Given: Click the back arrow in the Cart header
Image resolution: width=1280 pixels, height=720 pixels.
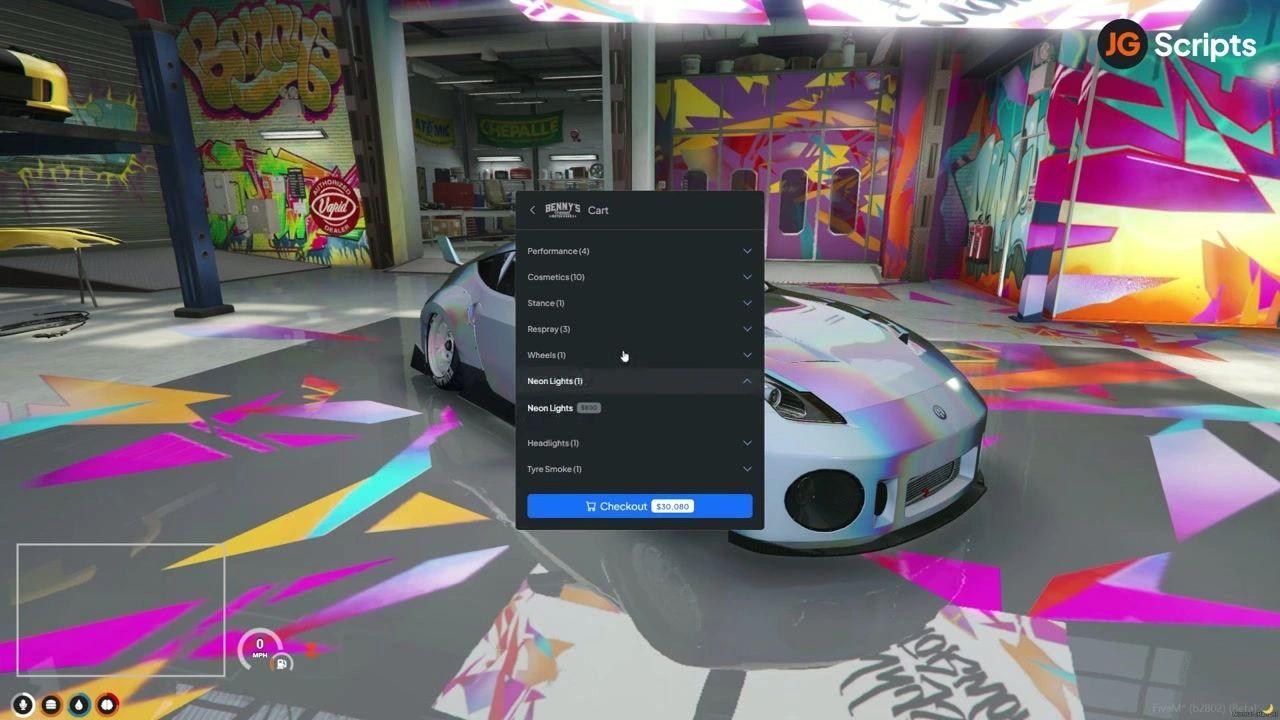Looking at the screenshot, I should [533, 210].
